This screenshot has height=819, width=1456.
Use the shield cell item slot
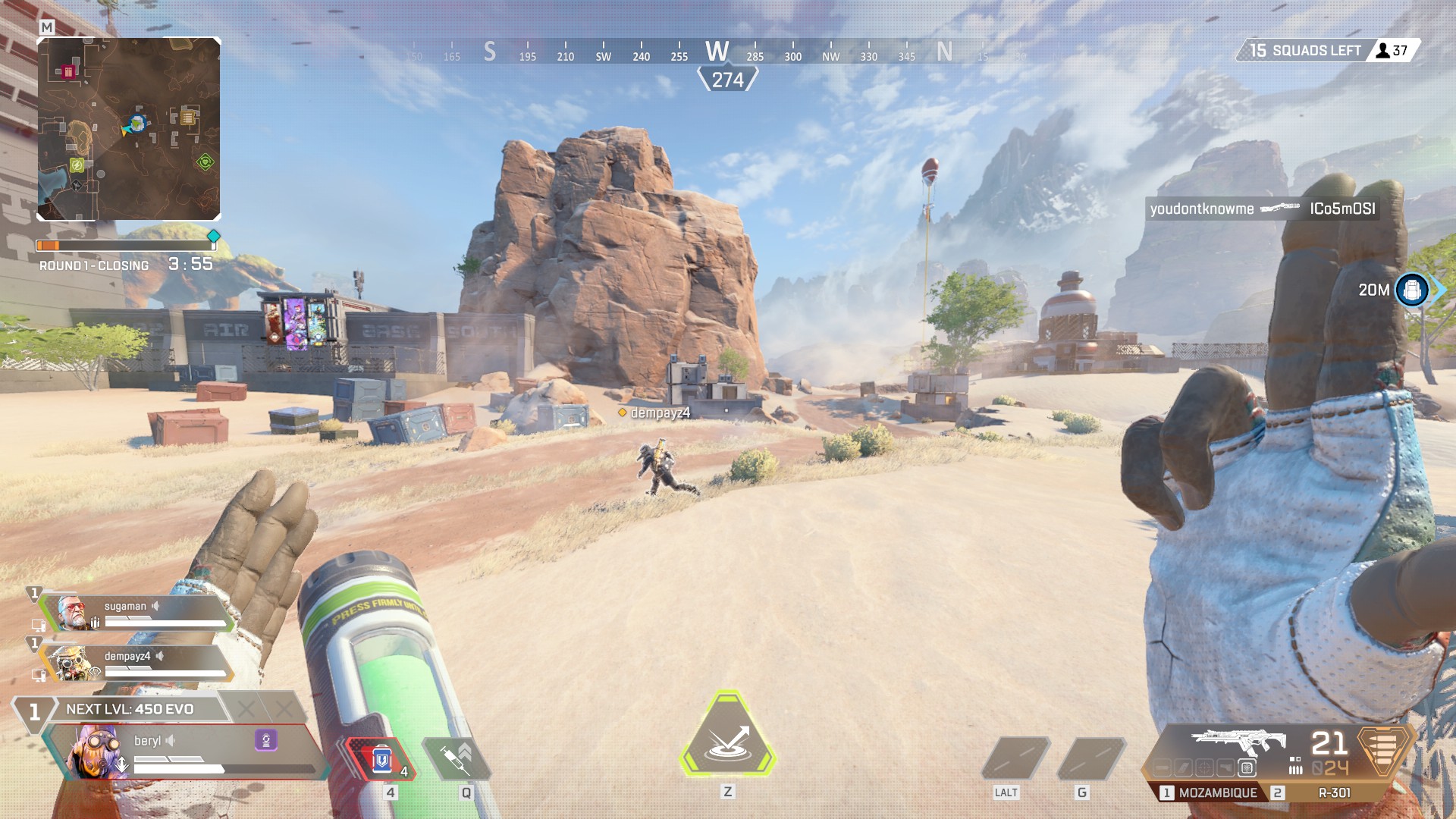(381, 758)
